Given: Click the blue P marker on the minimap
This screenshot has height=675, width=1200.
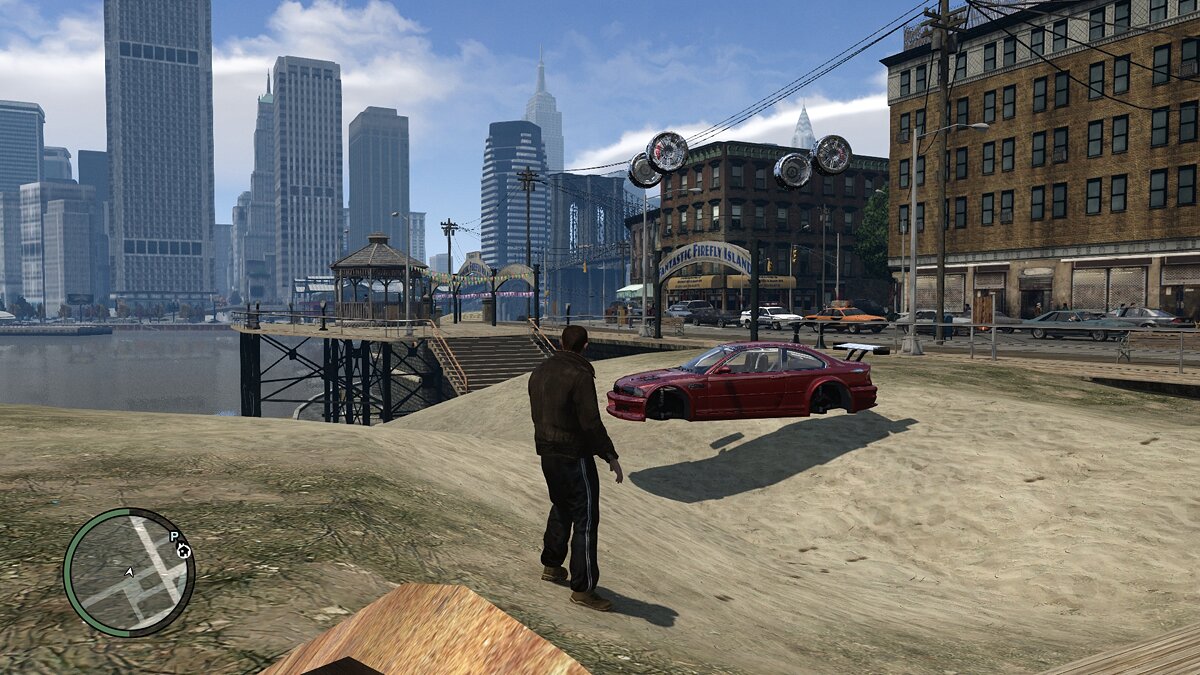Looking at the screenshot, I should coord(174,538).
